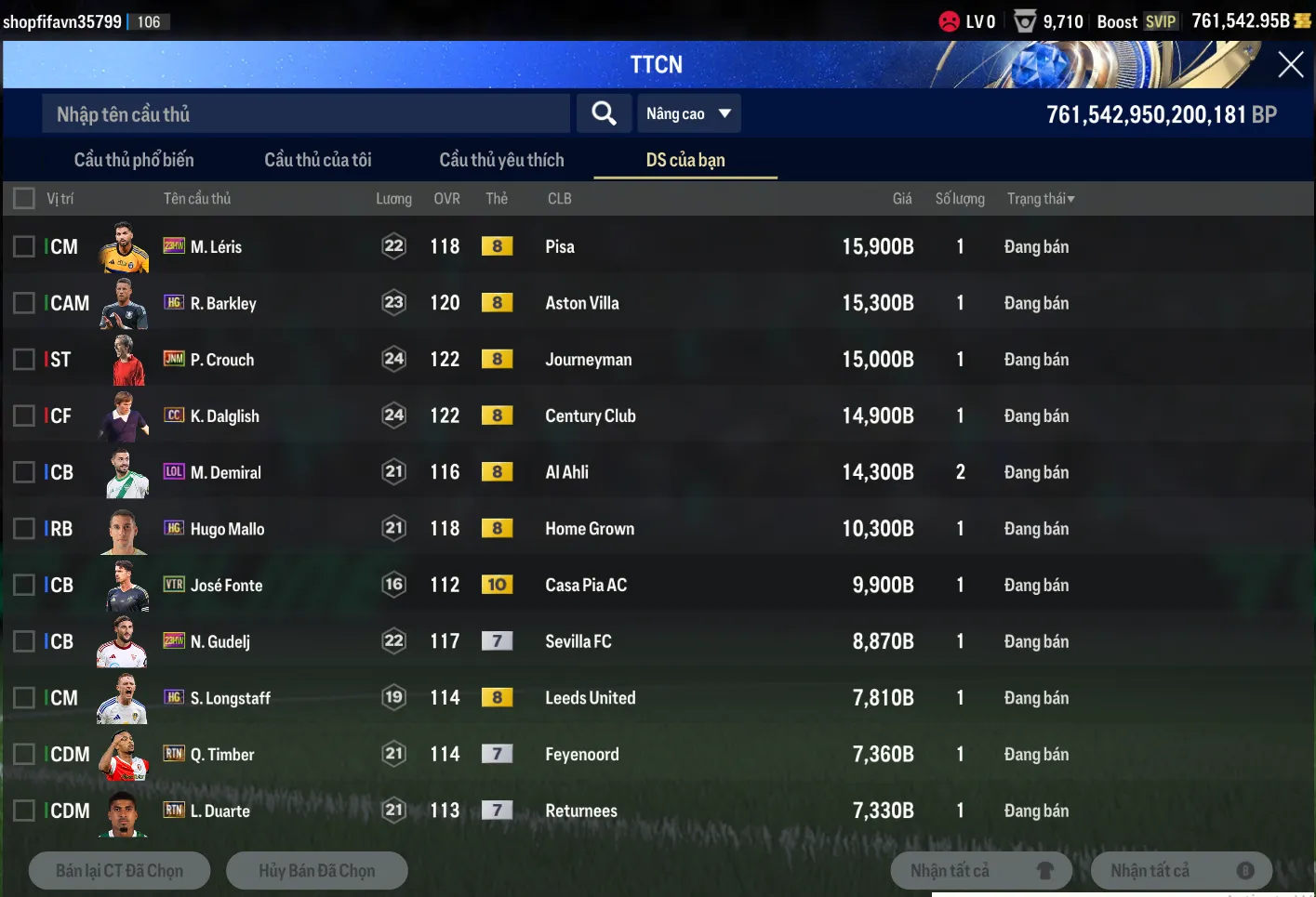Start search with the magnifying glass button

pos(604,113)
